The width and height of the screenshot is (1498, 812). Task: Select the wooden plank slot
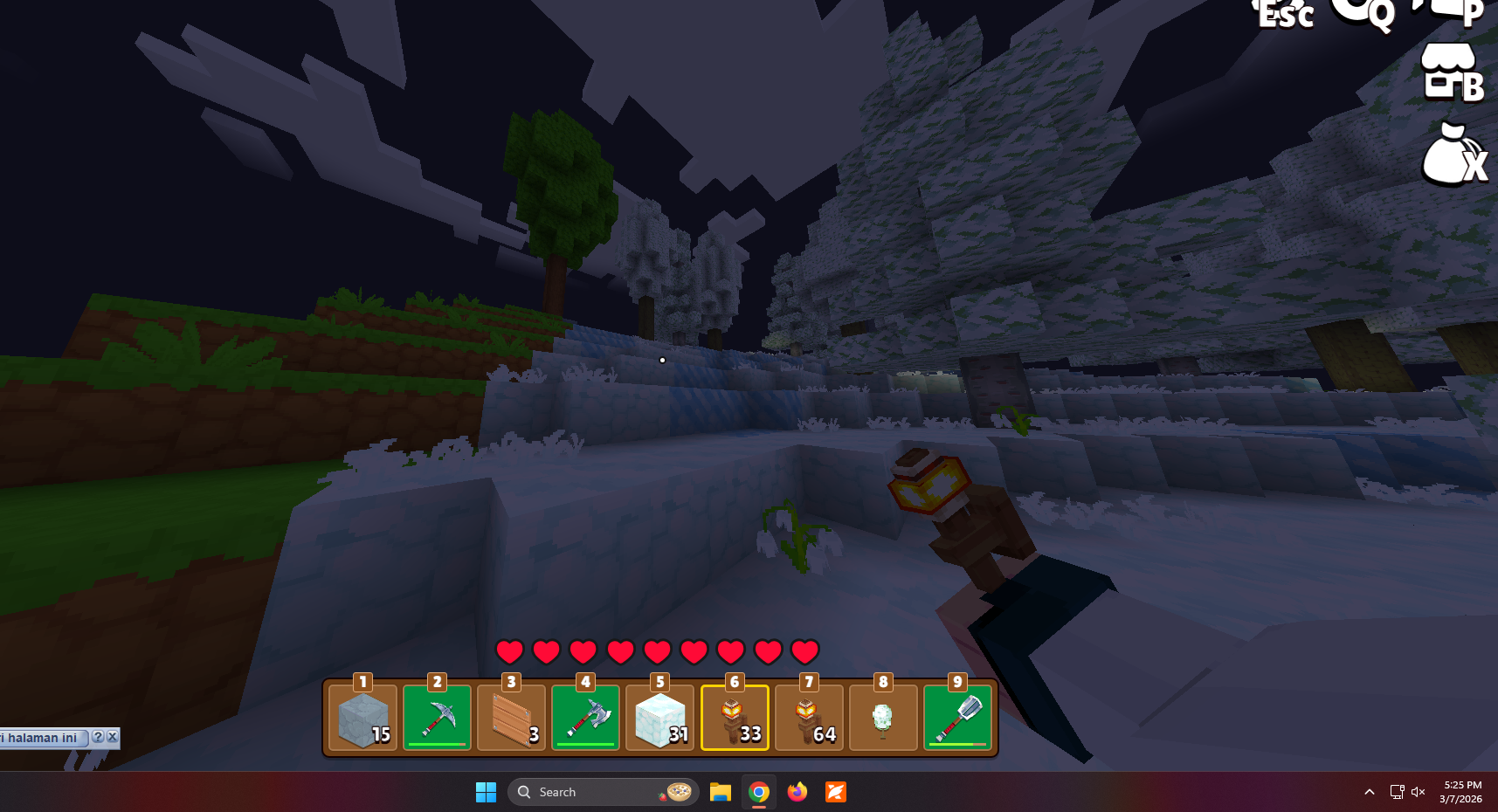(x=512, y=718)
